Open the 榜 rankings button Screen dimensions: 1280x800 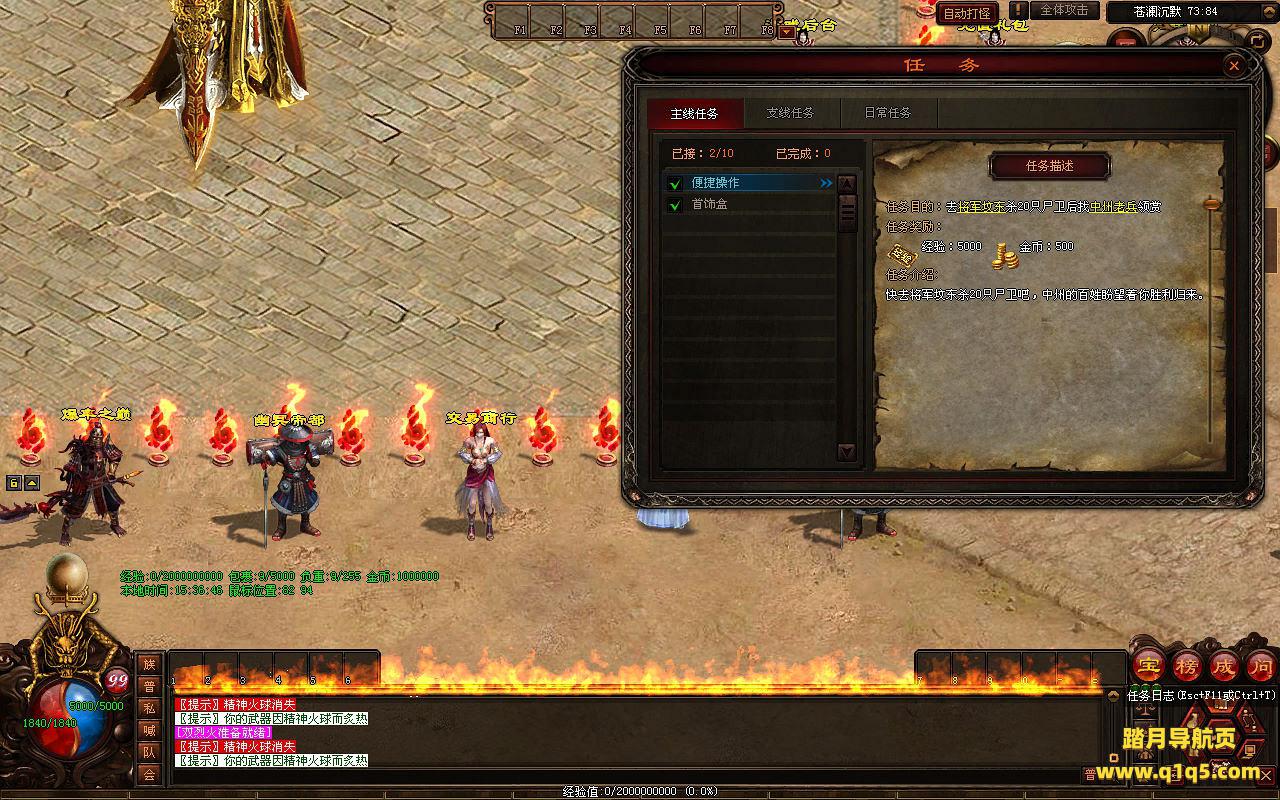click(x=1187, y=666)
